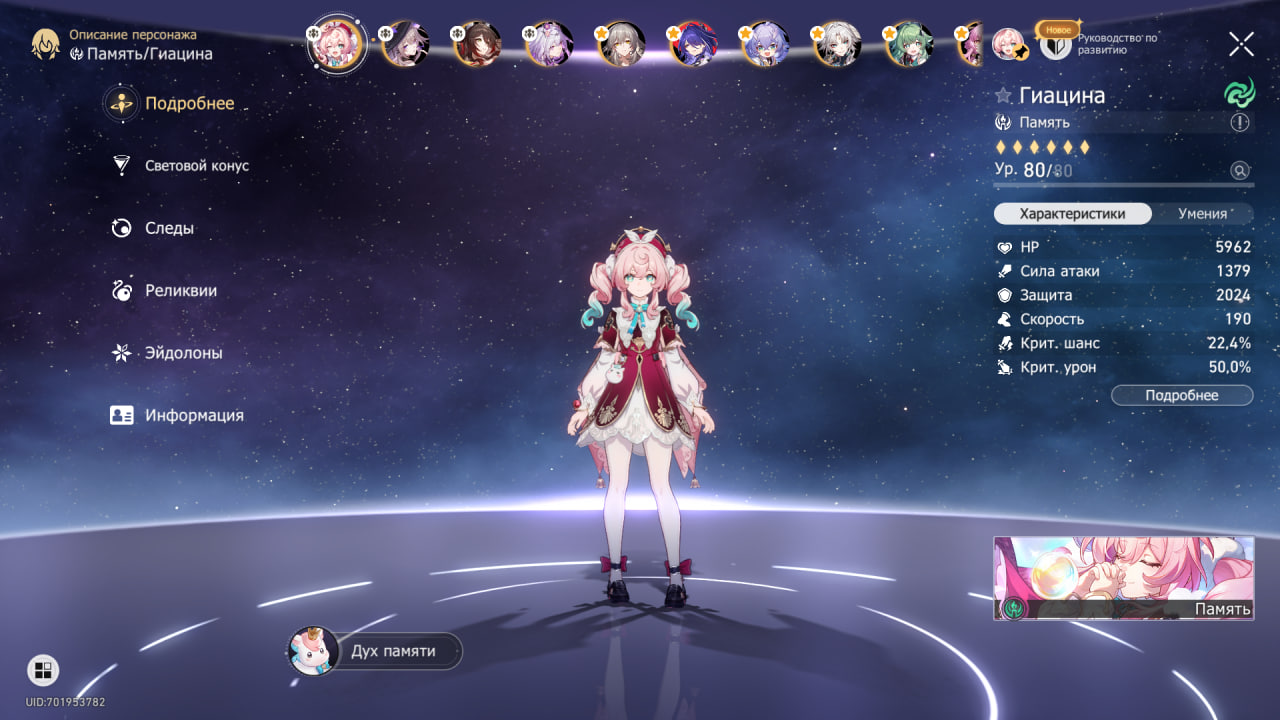Click the exclamation info icon beside Память
The height and width of the screenshot is (720, 1280).
click(1240, 122)
